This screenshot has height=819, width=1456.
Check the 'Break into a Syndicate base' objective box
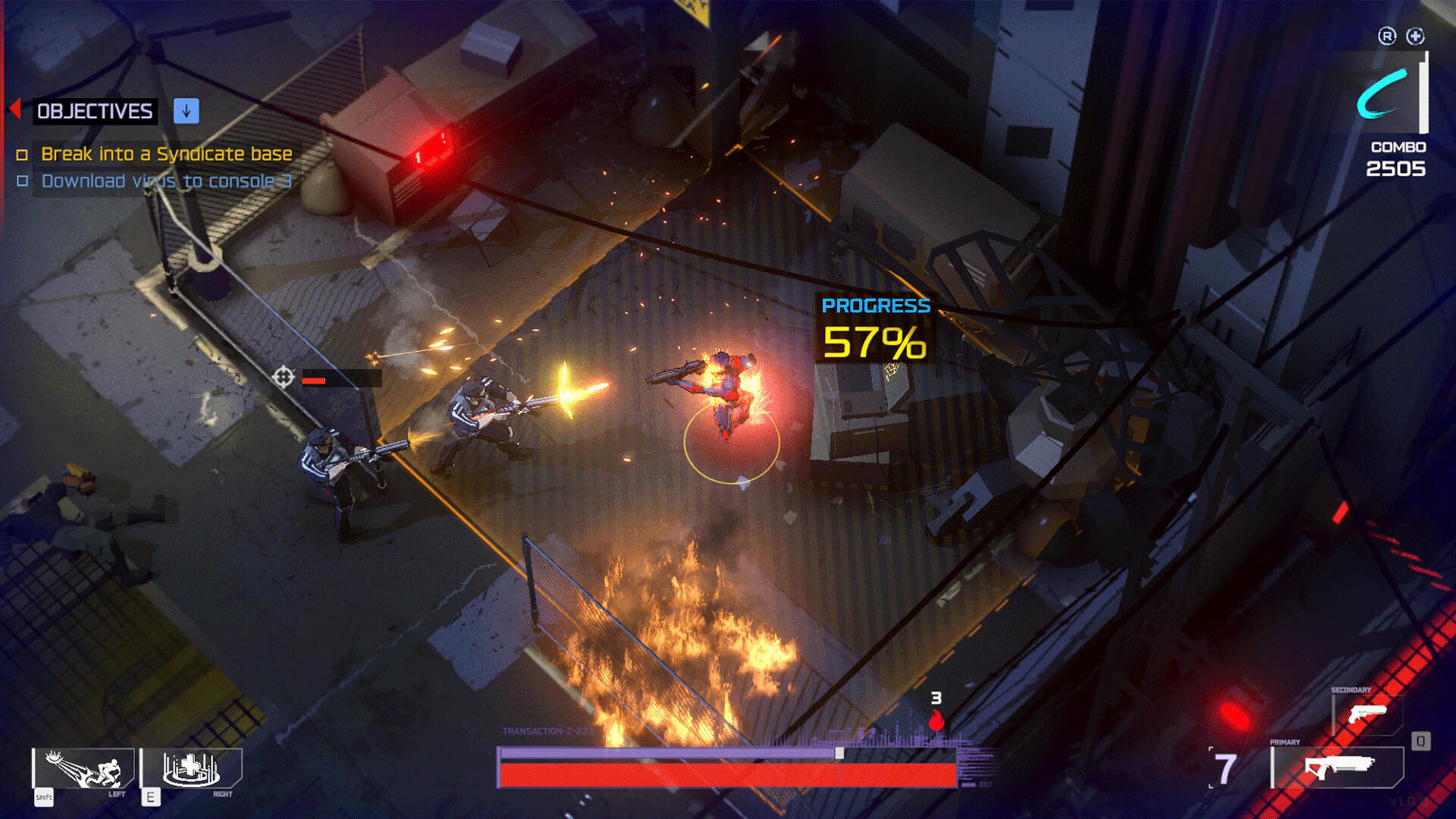pyautogui.click(x=23, y=154)
